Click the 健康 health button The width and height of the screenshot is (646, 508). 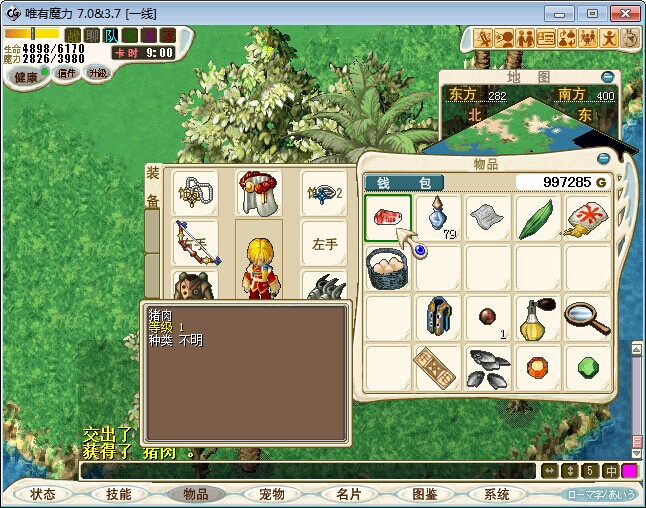tap(26, 77)
